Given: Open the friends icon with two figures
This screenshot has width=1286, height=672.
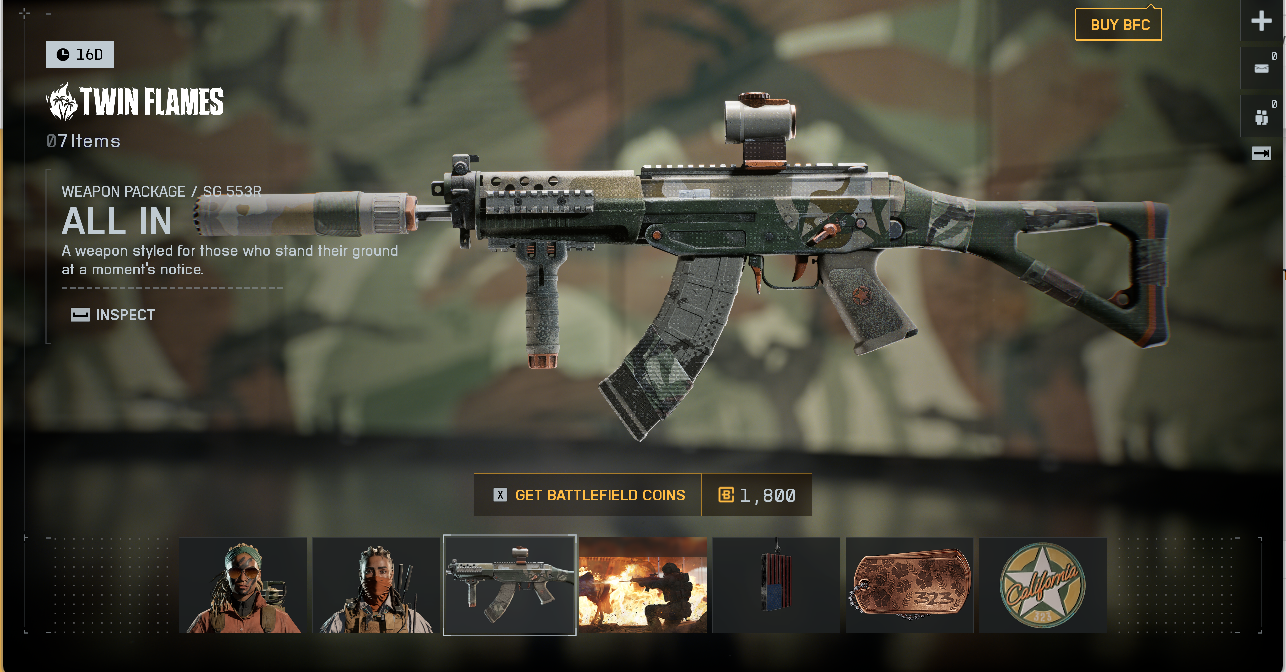Looking at the screenshot, I should click(1261, 117).
